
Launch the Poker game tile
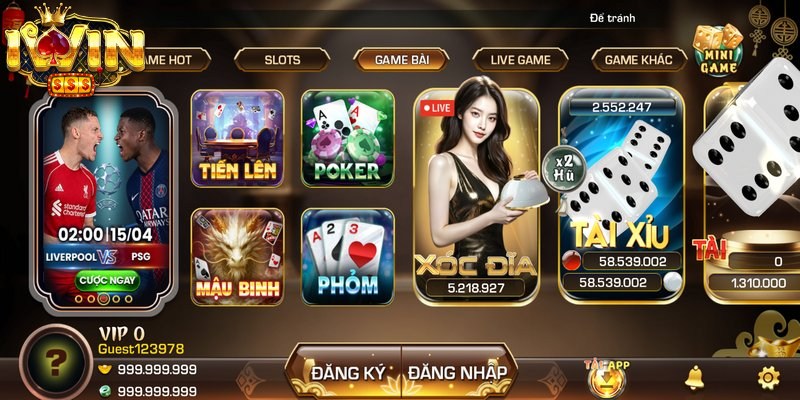[347, 137]
